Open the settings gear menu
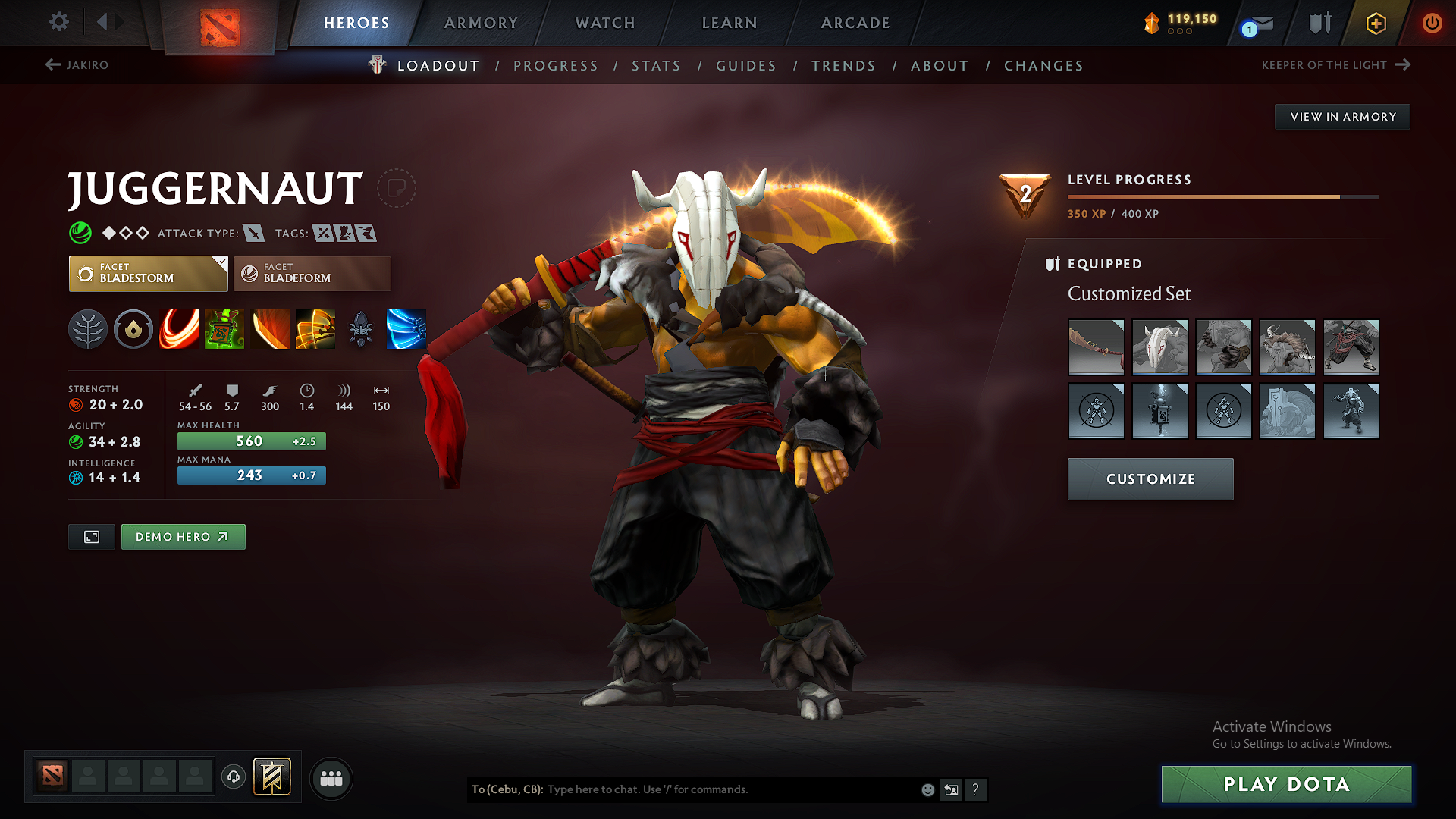 point(58,22)
